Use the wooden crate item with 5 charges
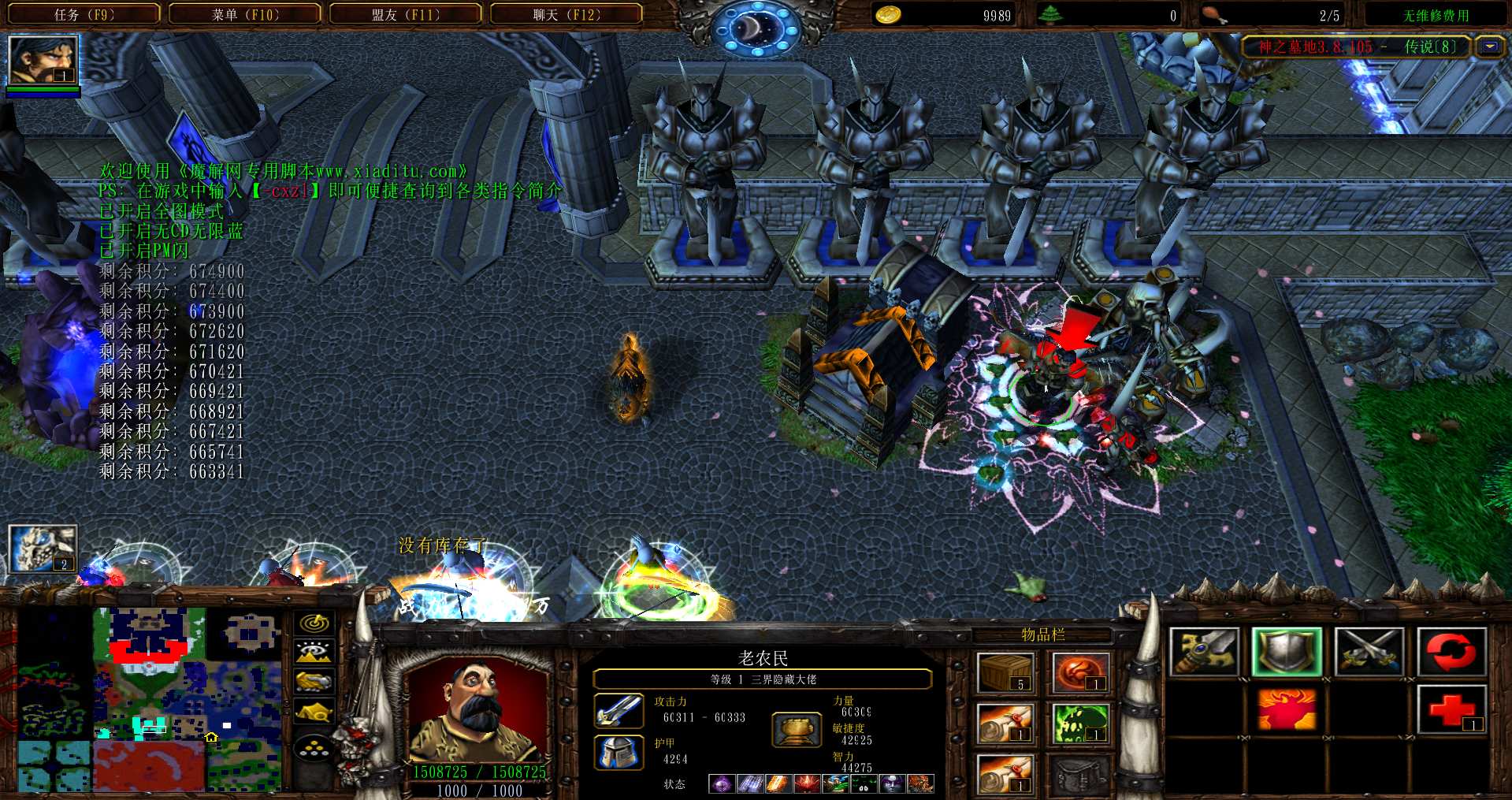 [x=1005, y=672]
